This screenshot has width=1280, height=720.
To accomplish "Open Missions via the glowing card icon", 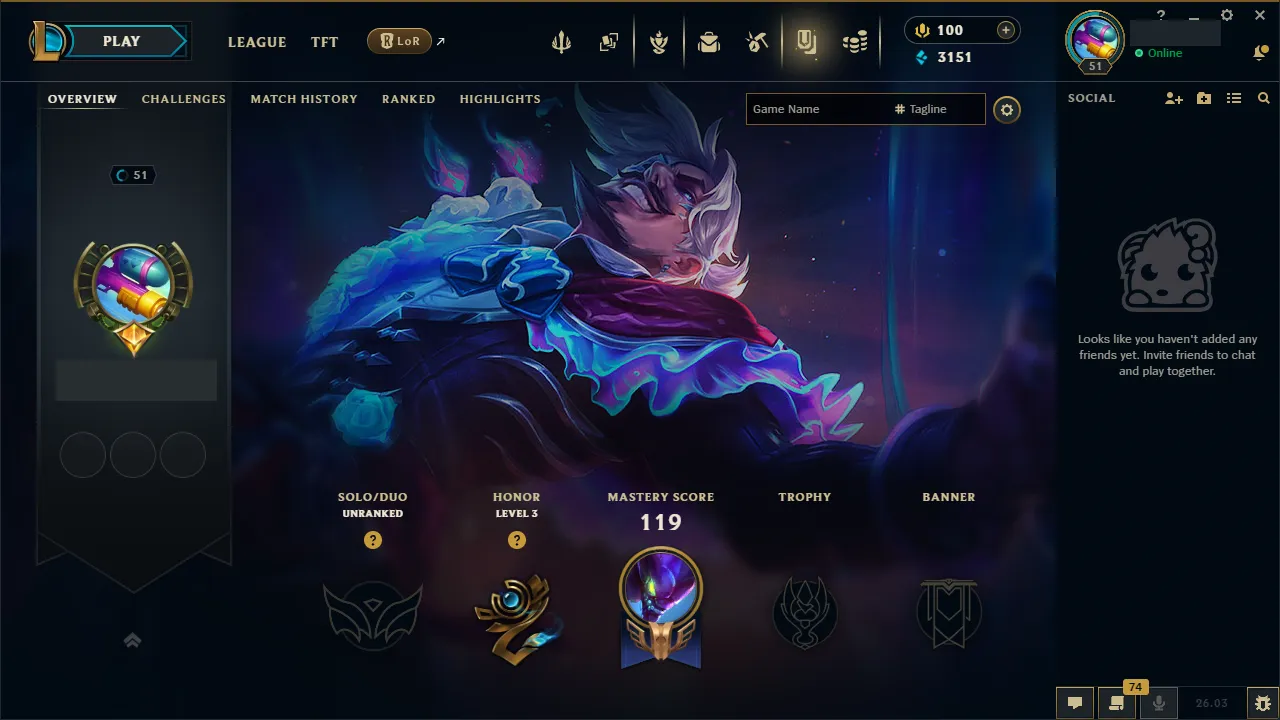I will [807, 40].
